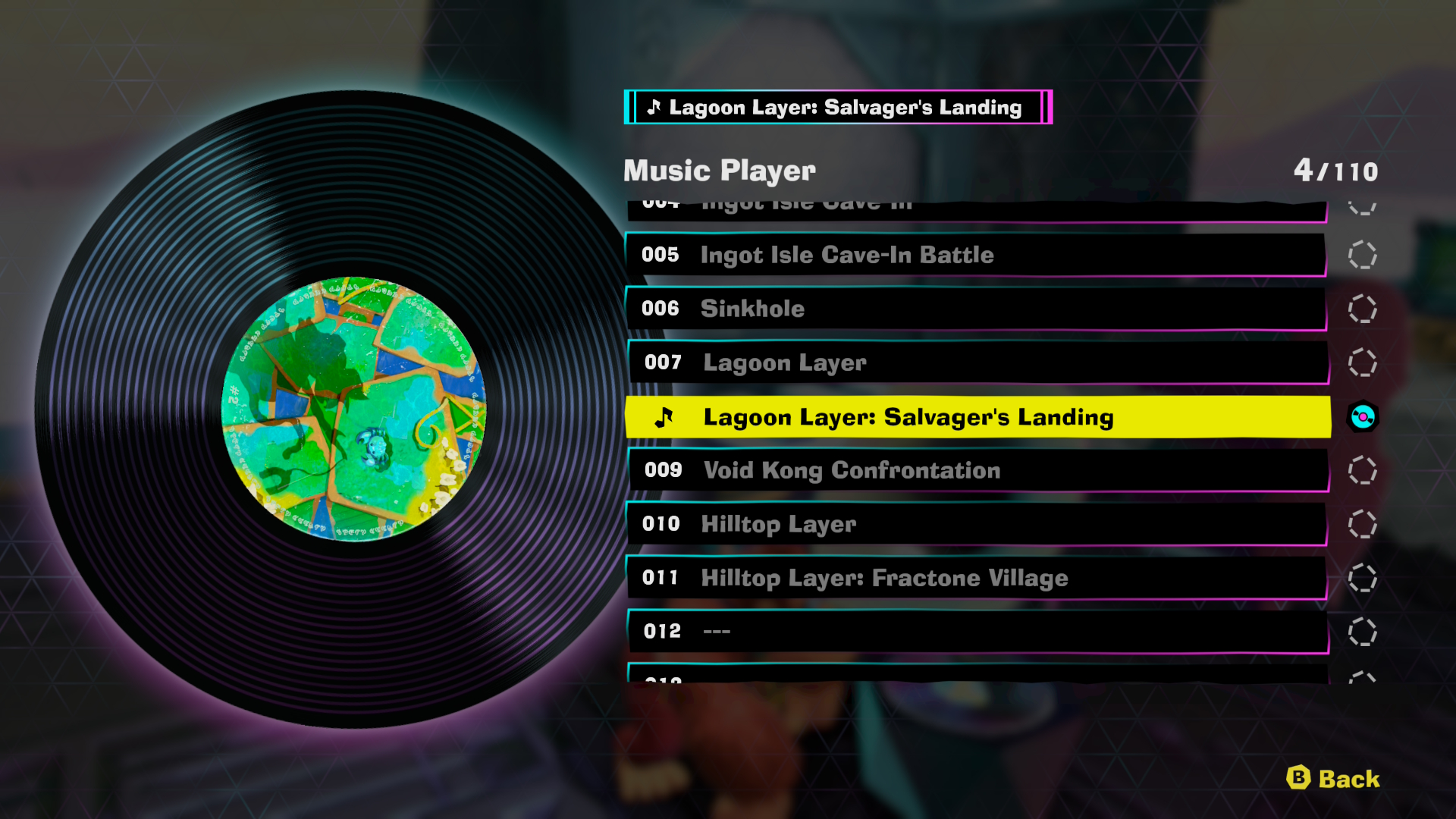The image size is (1456, 819).
Task: Click the music note icon on the yellow highlighted row
Action: pos(666,416)
